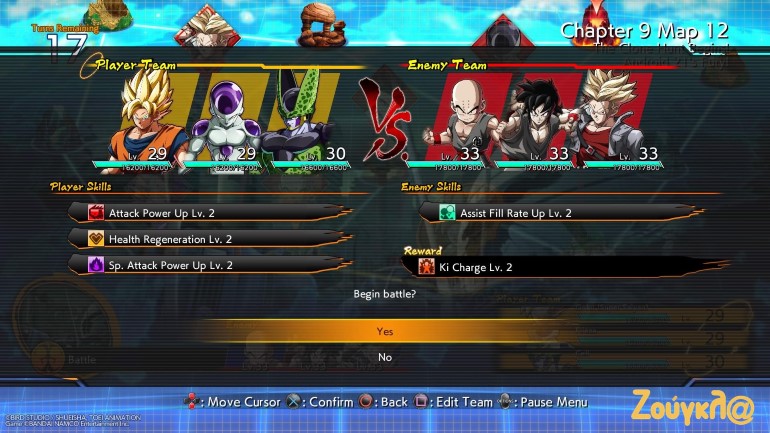Select Super Saiyan Goku's team portrait
This screenshot has height=433, width=770.
pos(148,115)
